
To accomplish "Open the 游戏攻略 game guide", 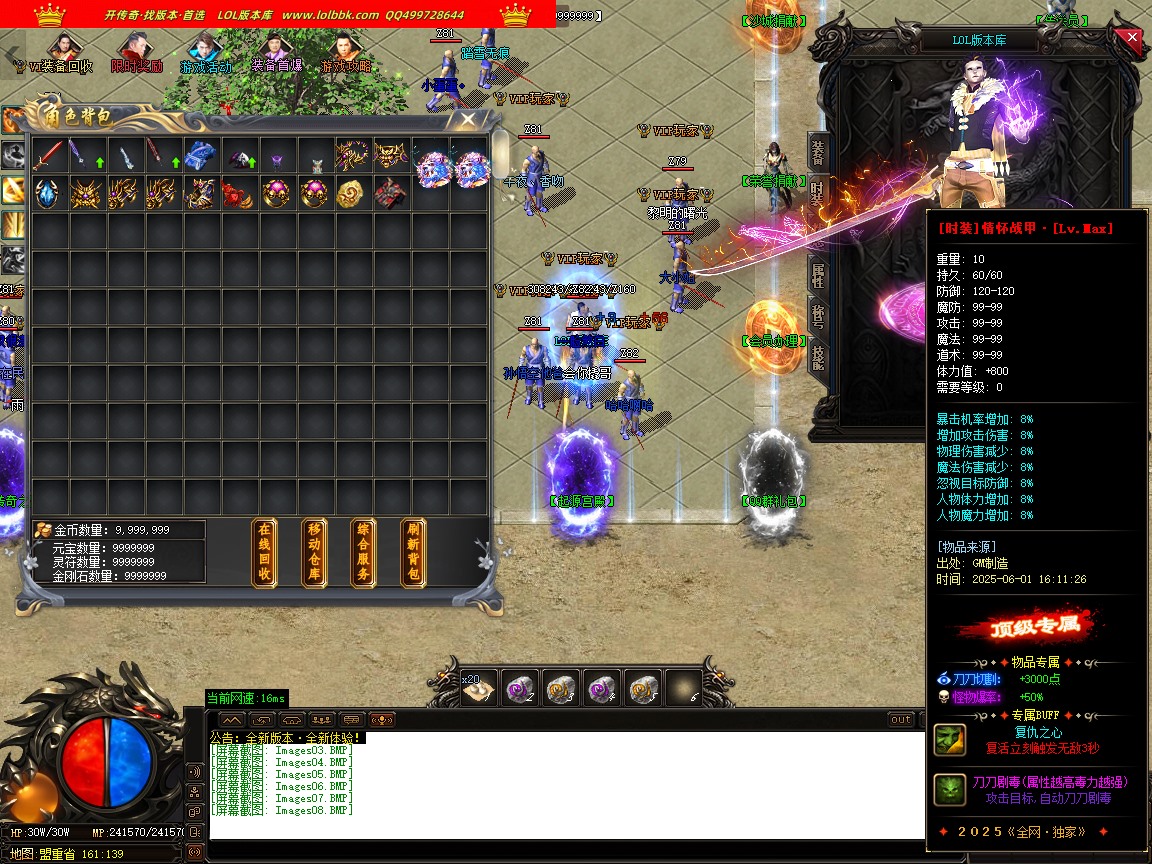I will [346, 53].
